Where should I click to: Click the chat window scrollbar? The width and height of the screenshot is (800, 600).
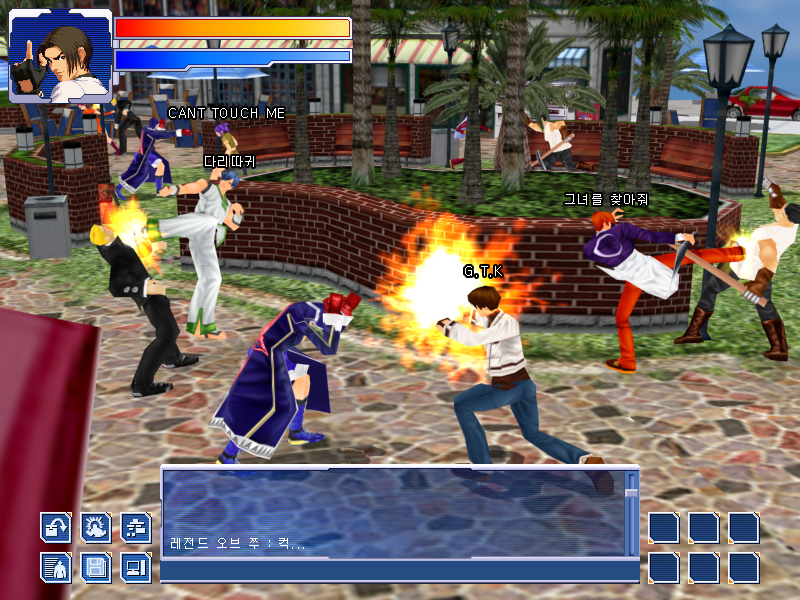(x=631, y=512)
